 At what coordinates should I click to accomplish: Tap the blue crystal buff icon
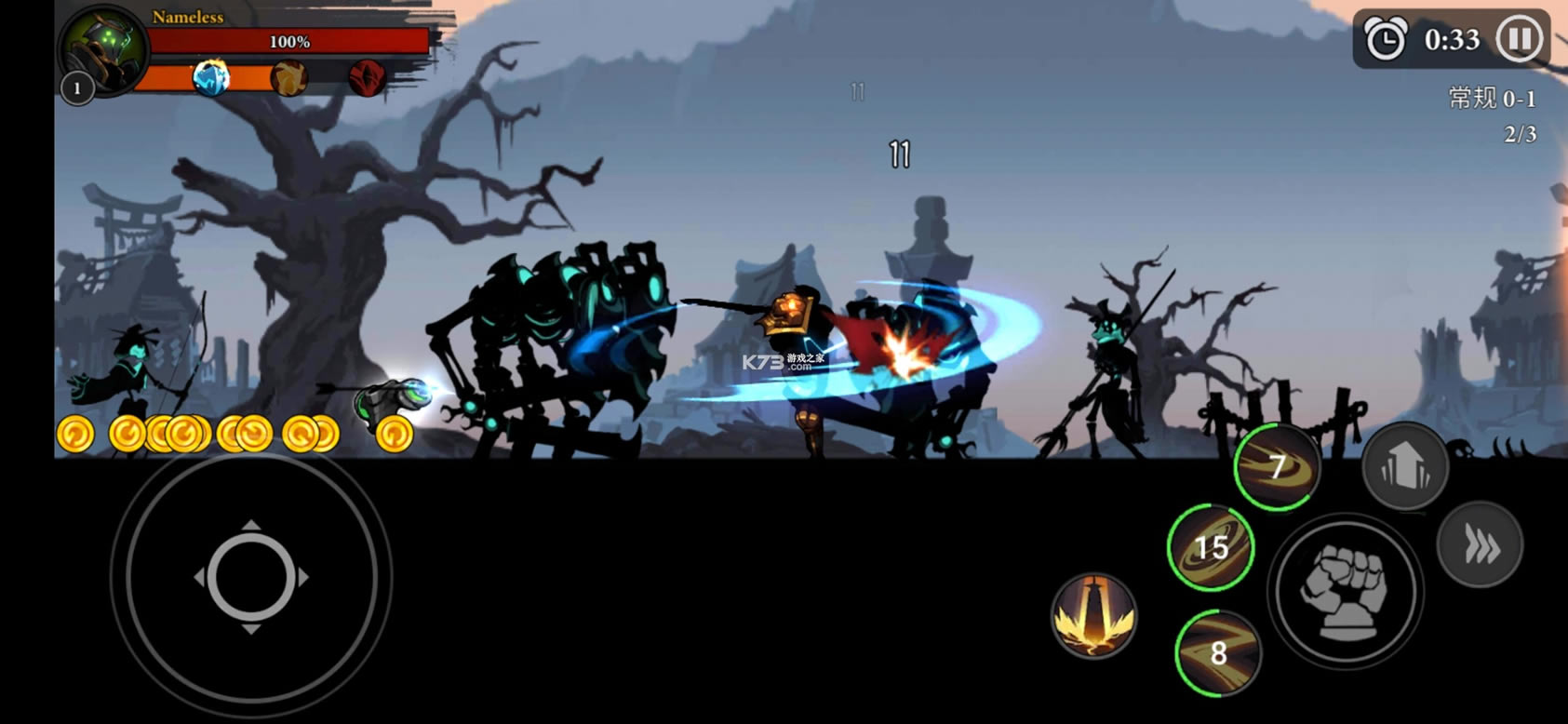pyautogui.click(x=211, y=78)
